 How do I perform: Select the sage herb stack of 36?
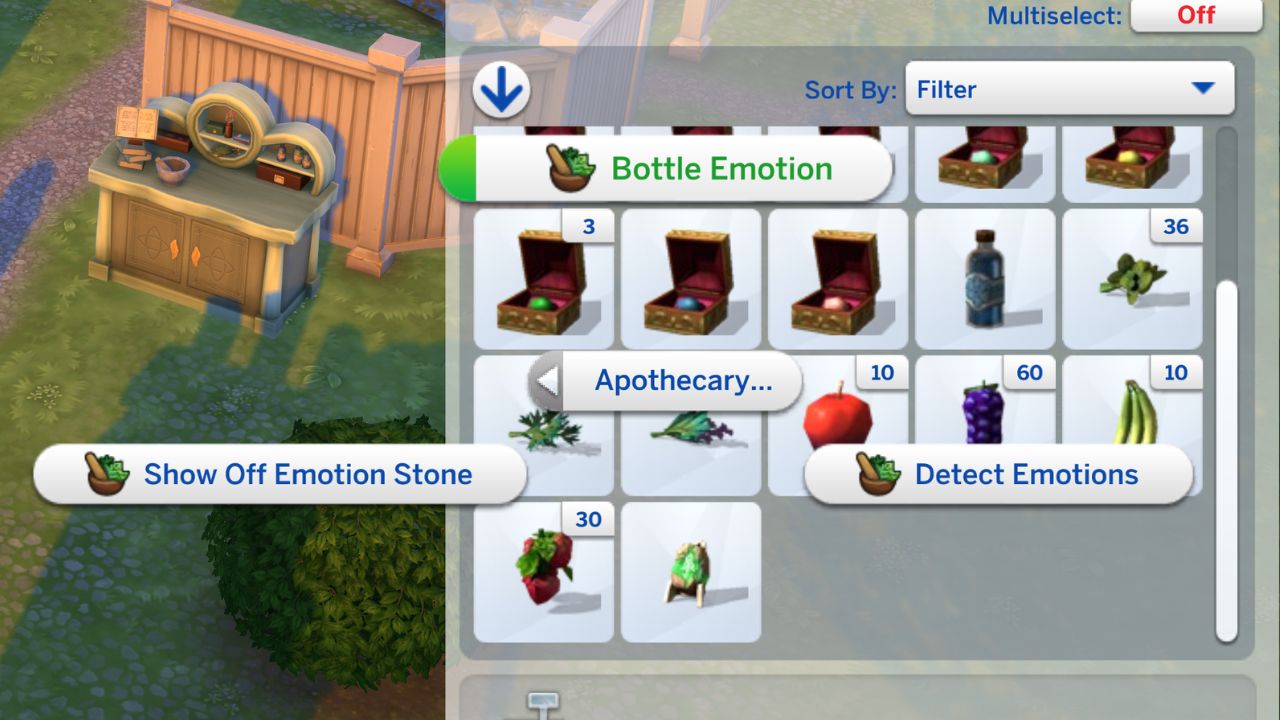click(1131, 278)
